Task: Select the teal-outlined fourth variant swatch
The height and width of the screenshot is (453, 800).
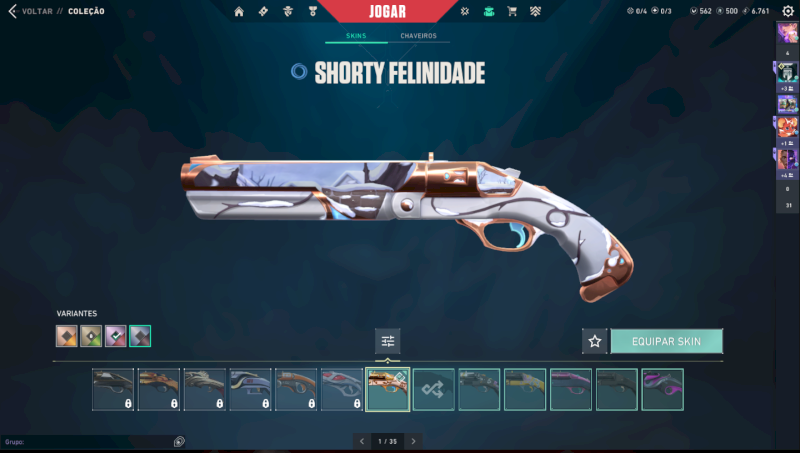Action: (140, 336)
